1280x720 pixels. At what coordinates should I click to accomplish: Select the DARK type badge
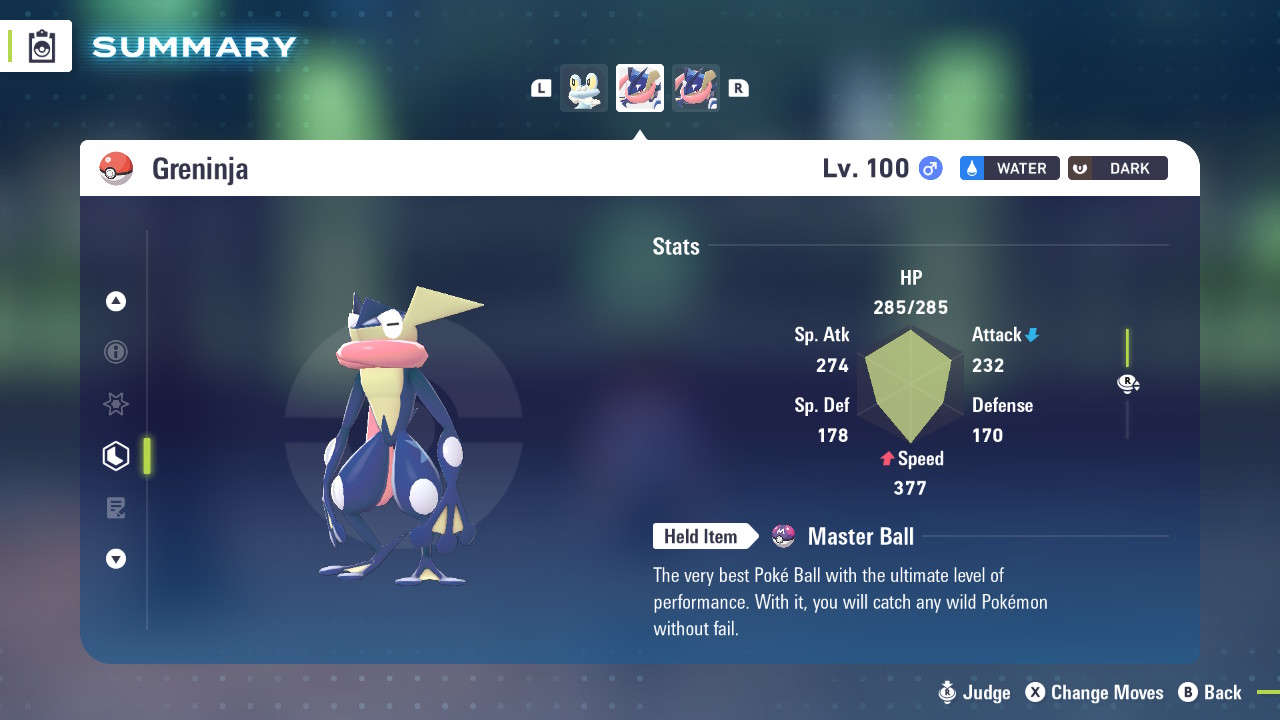[x=1117, y=168]
